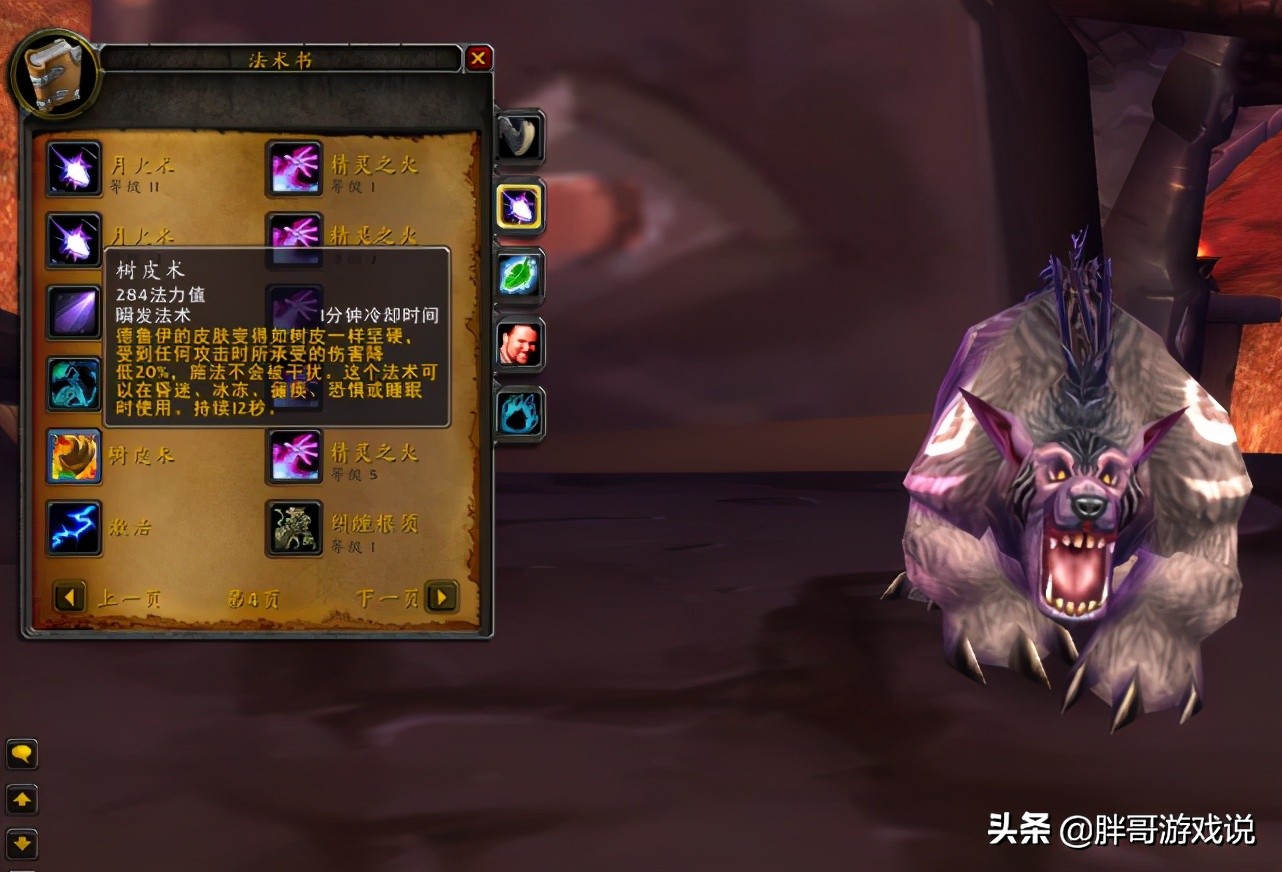Image resolution: width=1282 pixels, height=872 pixels.
Task: Select the Entangling Roots (纠缠根须) spell icon
Action: click(294, 525)
